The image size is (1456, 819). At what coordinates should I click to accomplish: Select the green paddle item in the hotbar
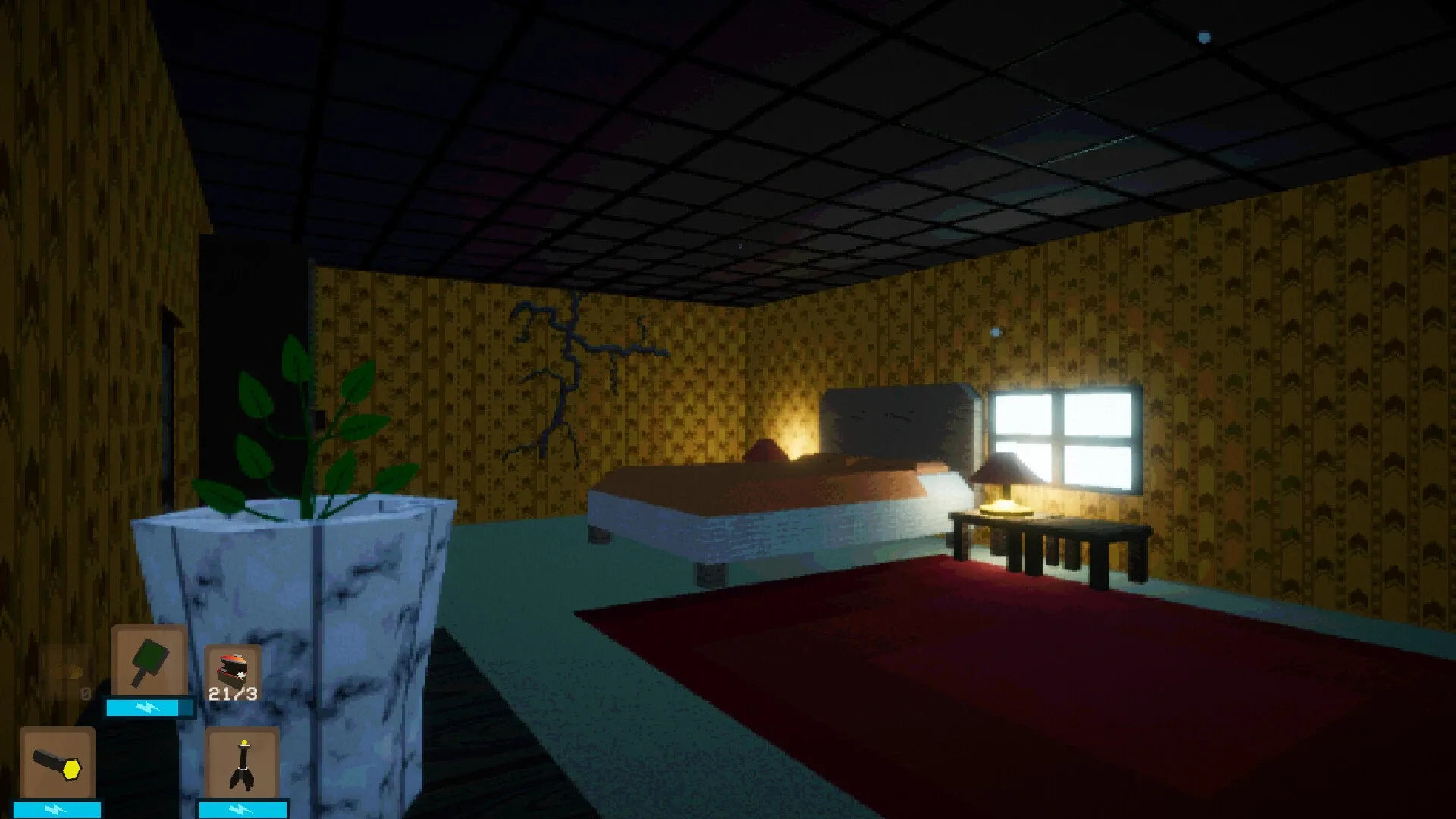[x=148, y=661]
